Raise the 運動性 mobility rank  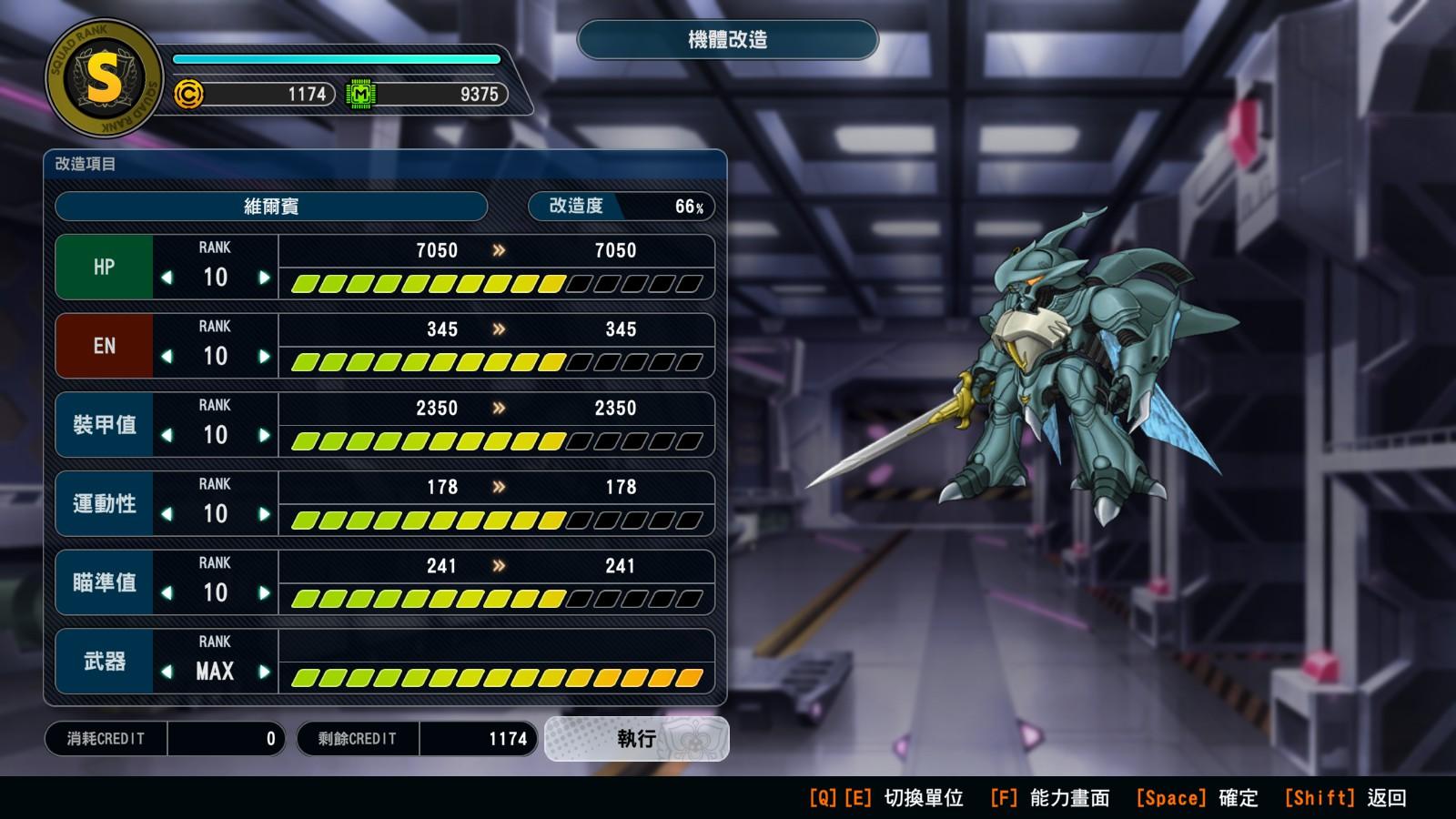tap(264, 514)
